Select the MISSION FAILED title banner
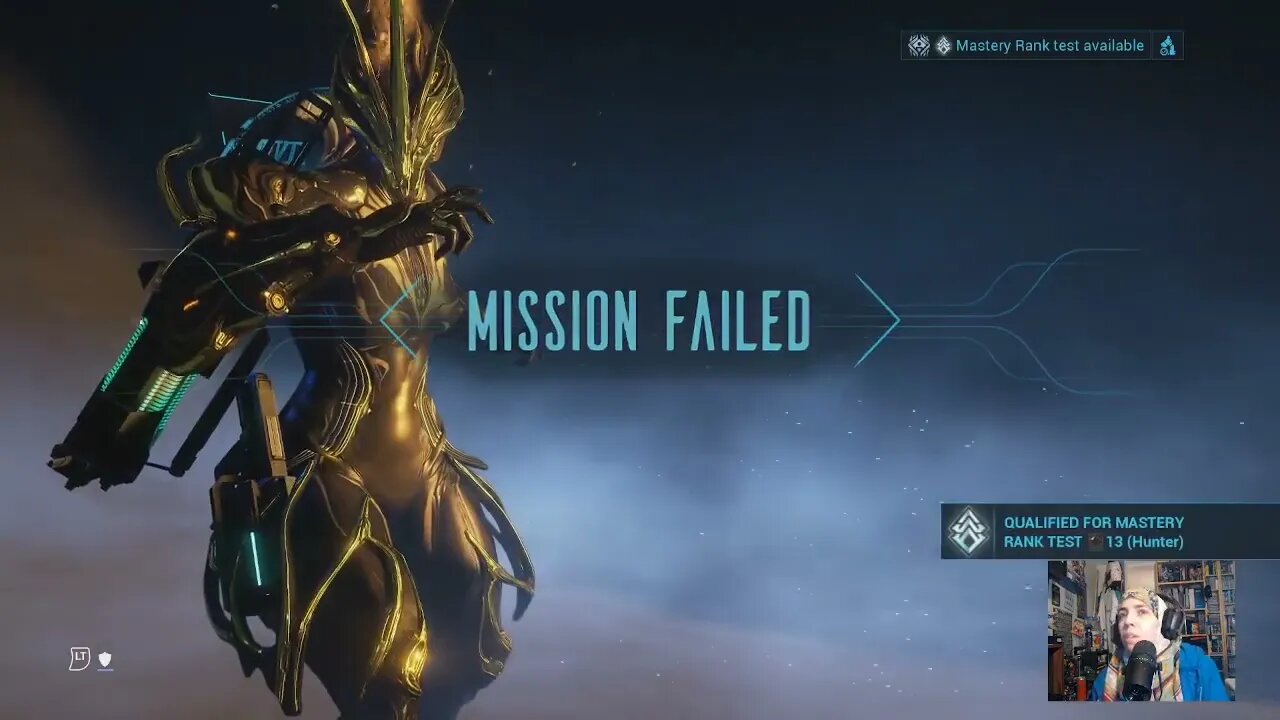1280x720 pixels. click(640, 320)
